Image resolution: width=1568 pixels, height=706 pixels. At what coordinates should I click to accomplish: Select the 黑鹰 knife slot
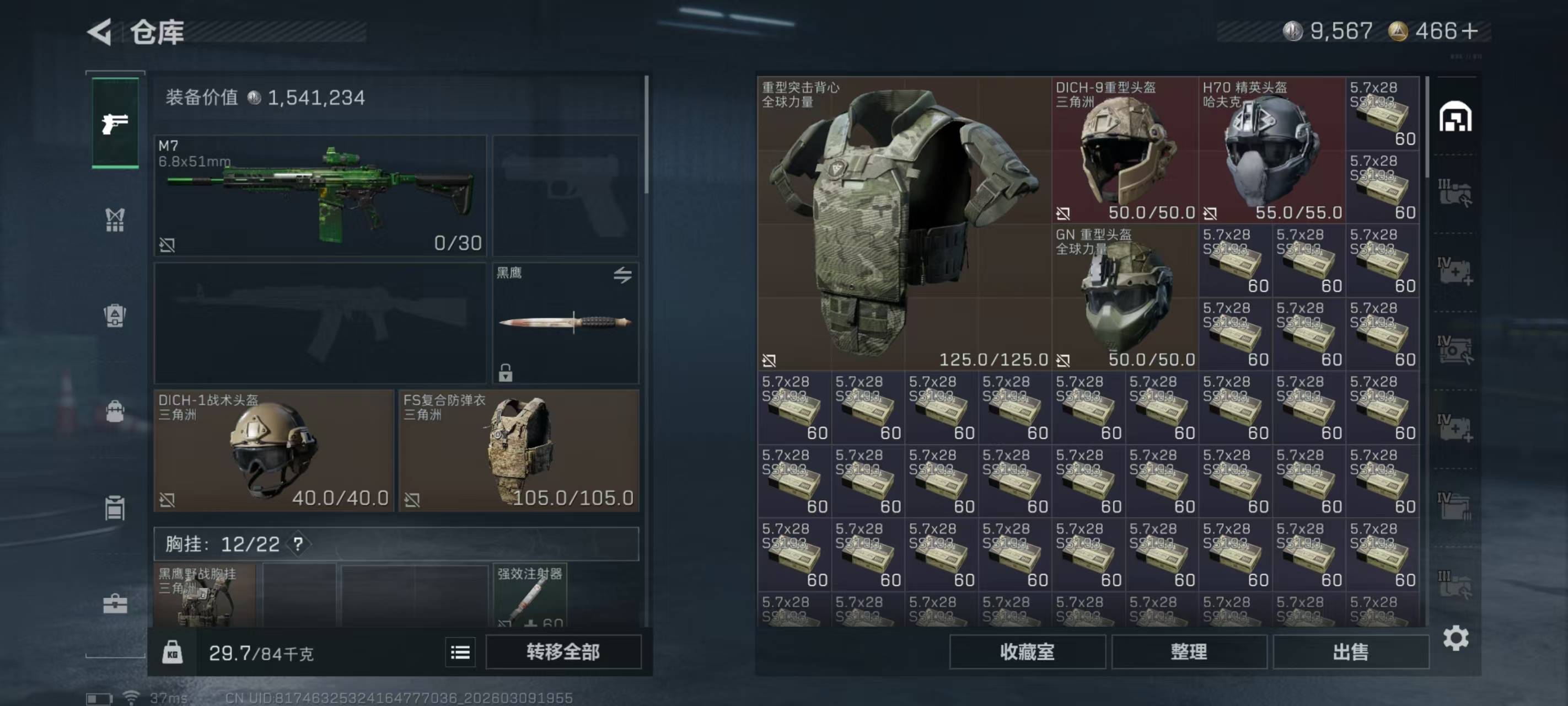pos(565,322)
